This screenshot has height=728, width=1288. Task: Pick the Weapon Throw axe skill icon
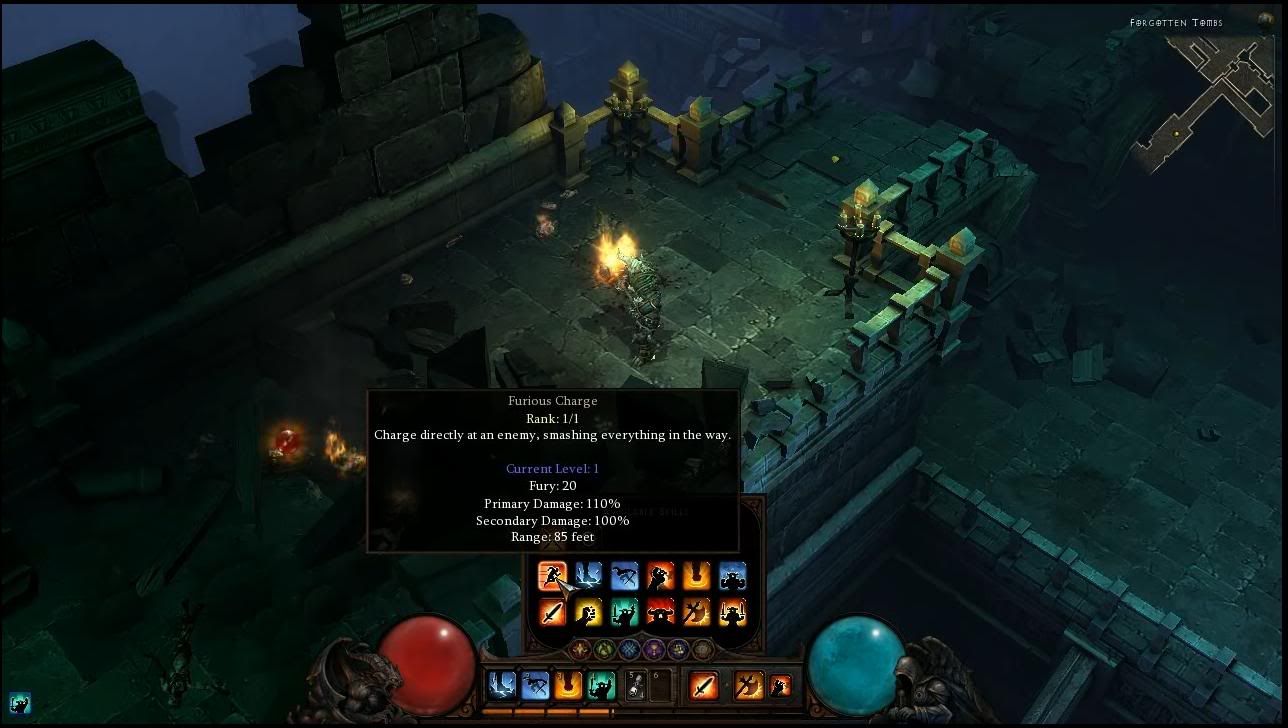696,613
